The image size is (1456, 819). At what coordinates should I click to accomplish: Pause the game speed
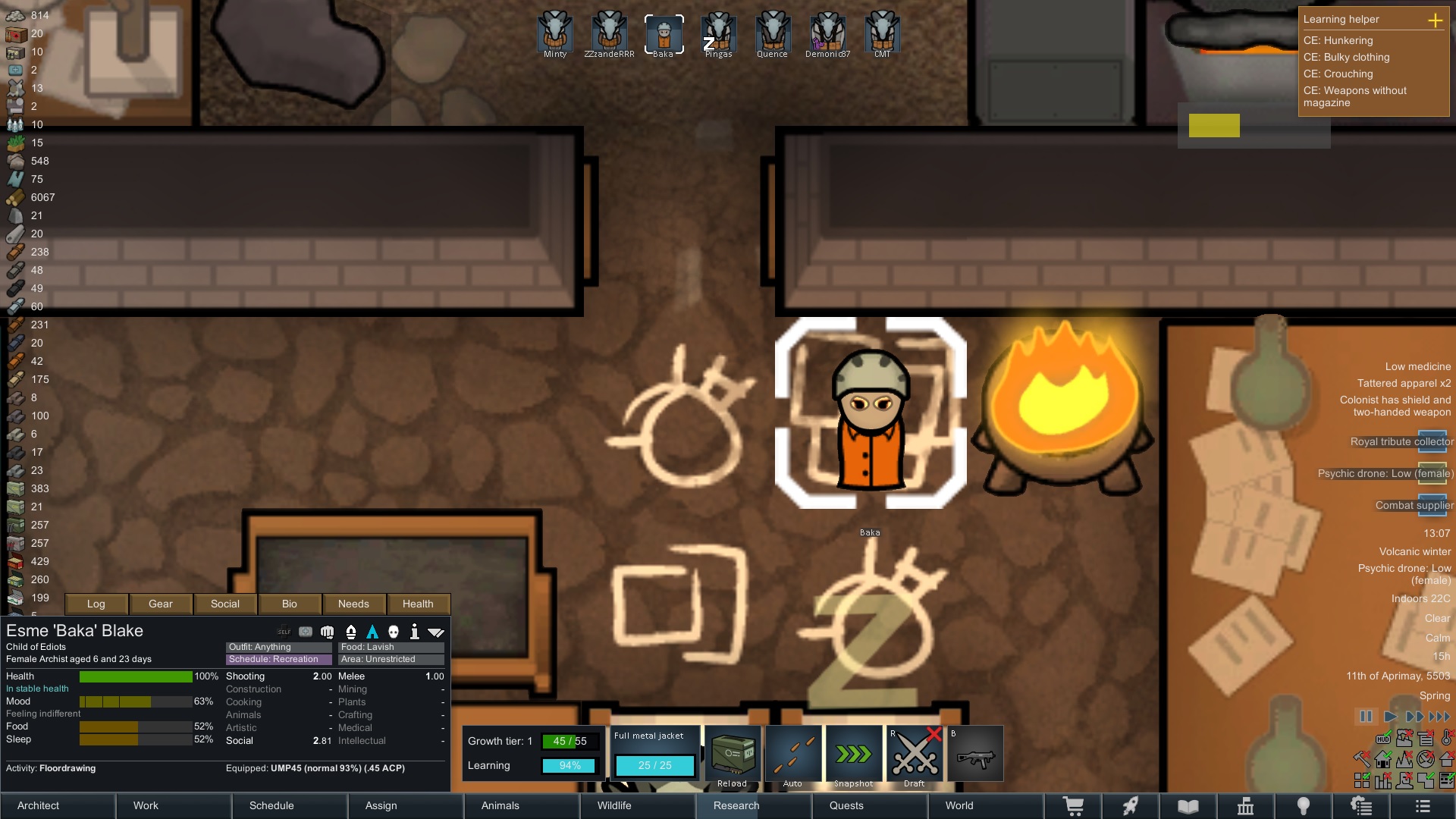1366,717
